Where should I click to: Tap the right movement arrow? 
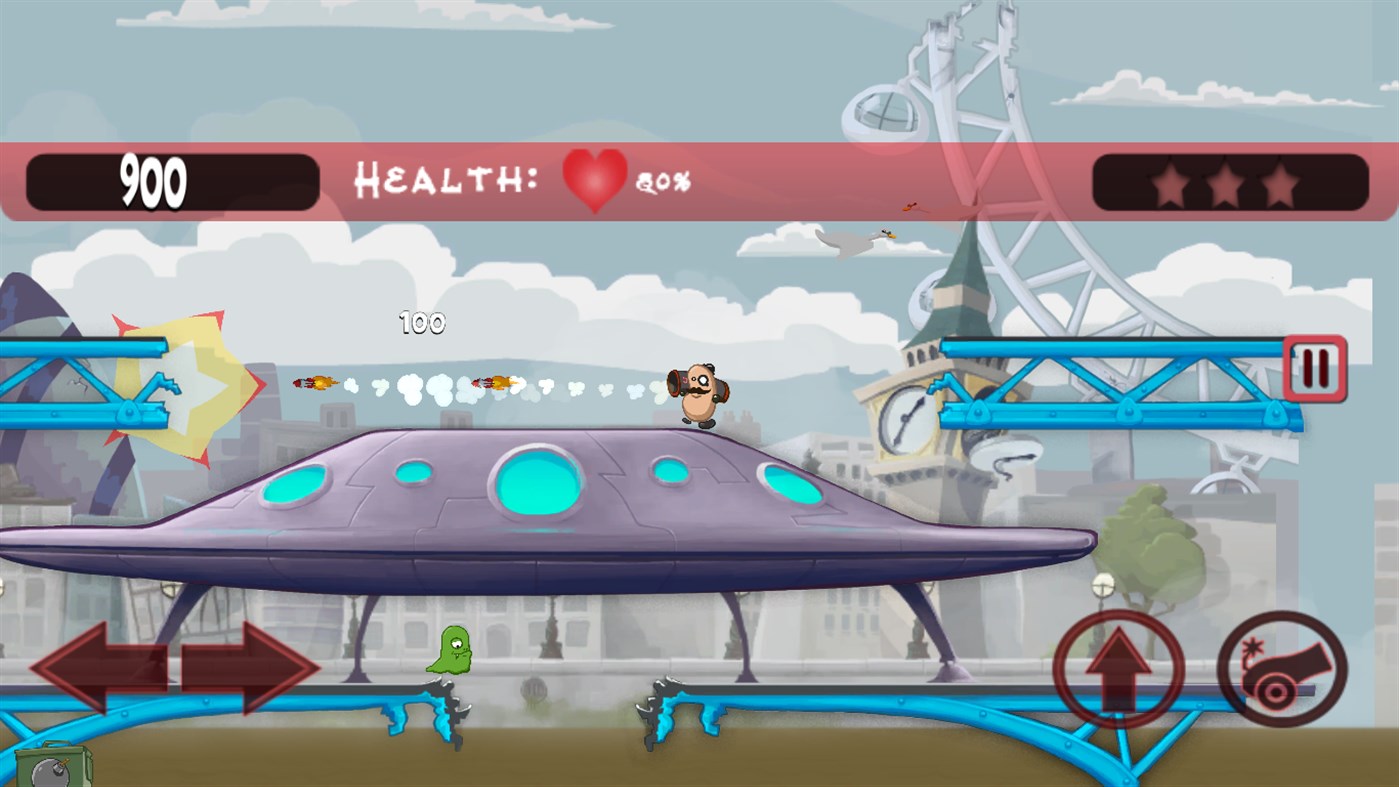250,665
